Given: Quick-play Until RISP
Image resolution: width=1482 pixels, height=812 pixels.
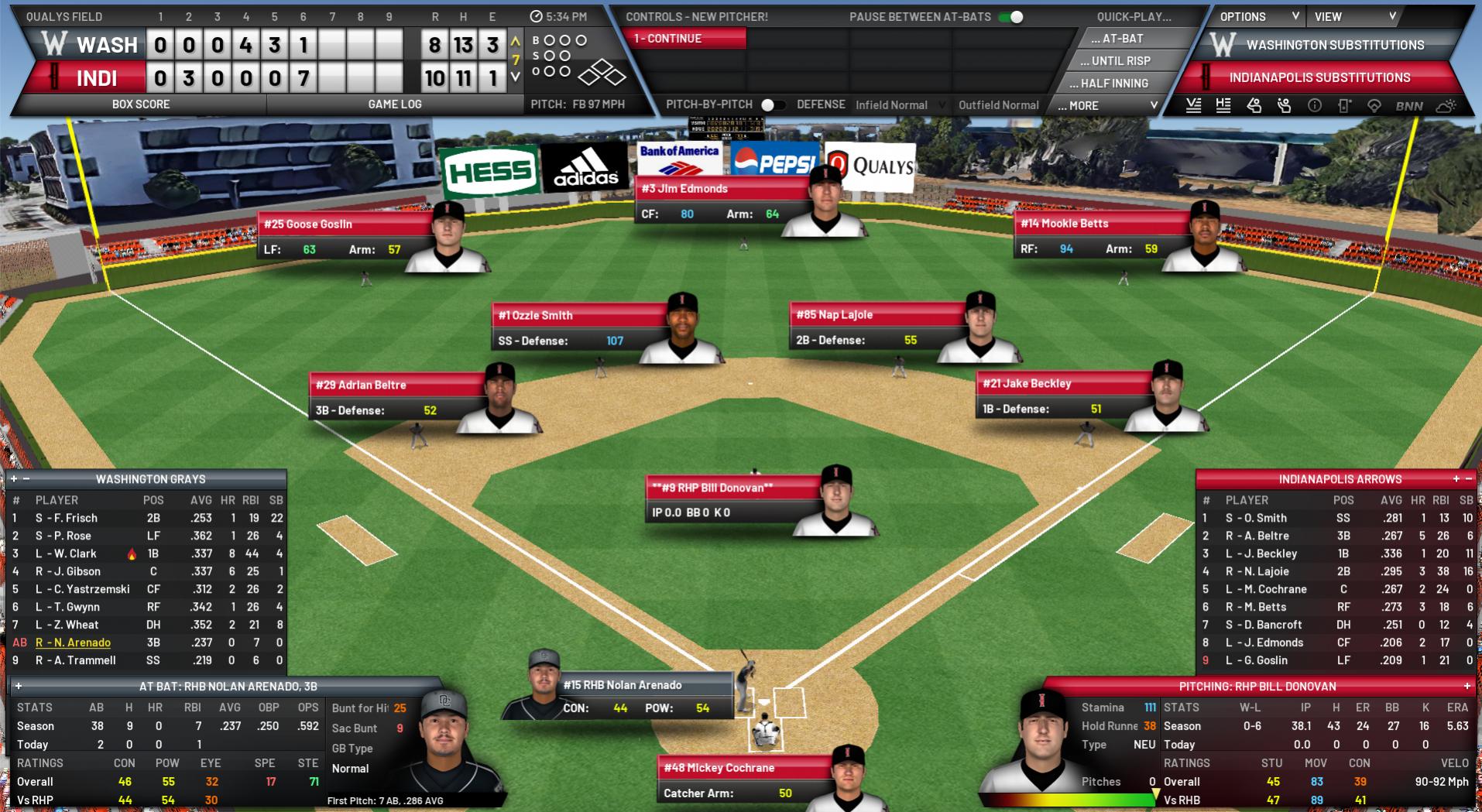Looking at the screenshot, I should pos(1120,61).
